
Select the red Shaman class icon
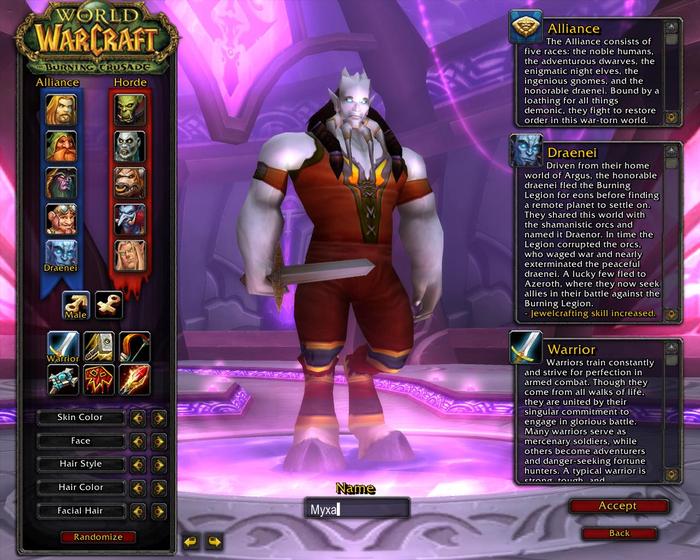pos(98,380)
